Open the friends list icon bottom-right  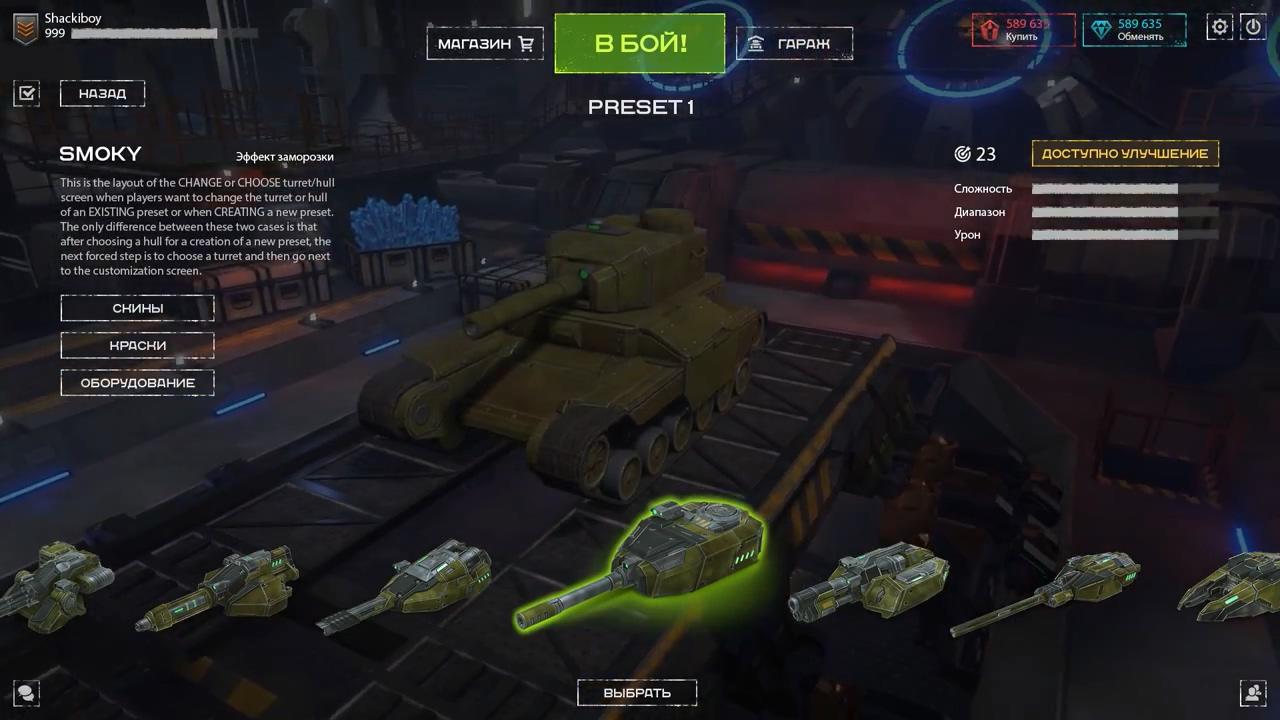[x=1253, y=693]
